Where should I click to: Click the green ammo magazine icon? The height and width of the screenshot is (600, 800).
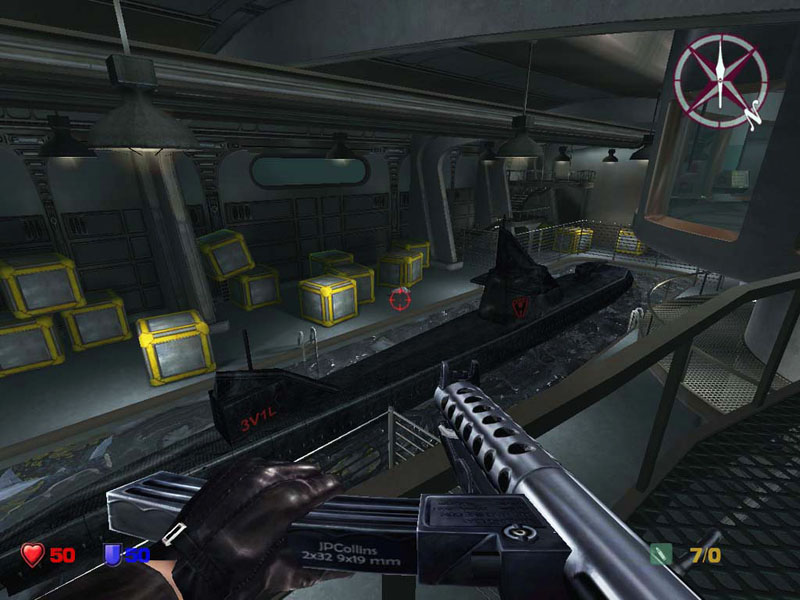[659, 554]
